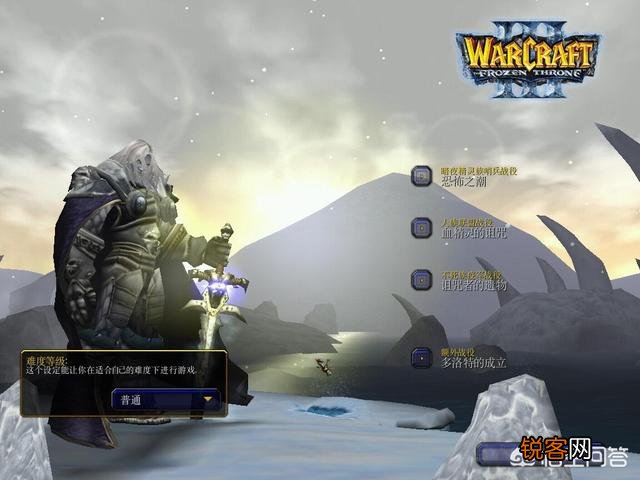Choose the 血精灵的诅咒 Alliance campaign
Viewport: 640px width, 480px height.
(423, 228)
